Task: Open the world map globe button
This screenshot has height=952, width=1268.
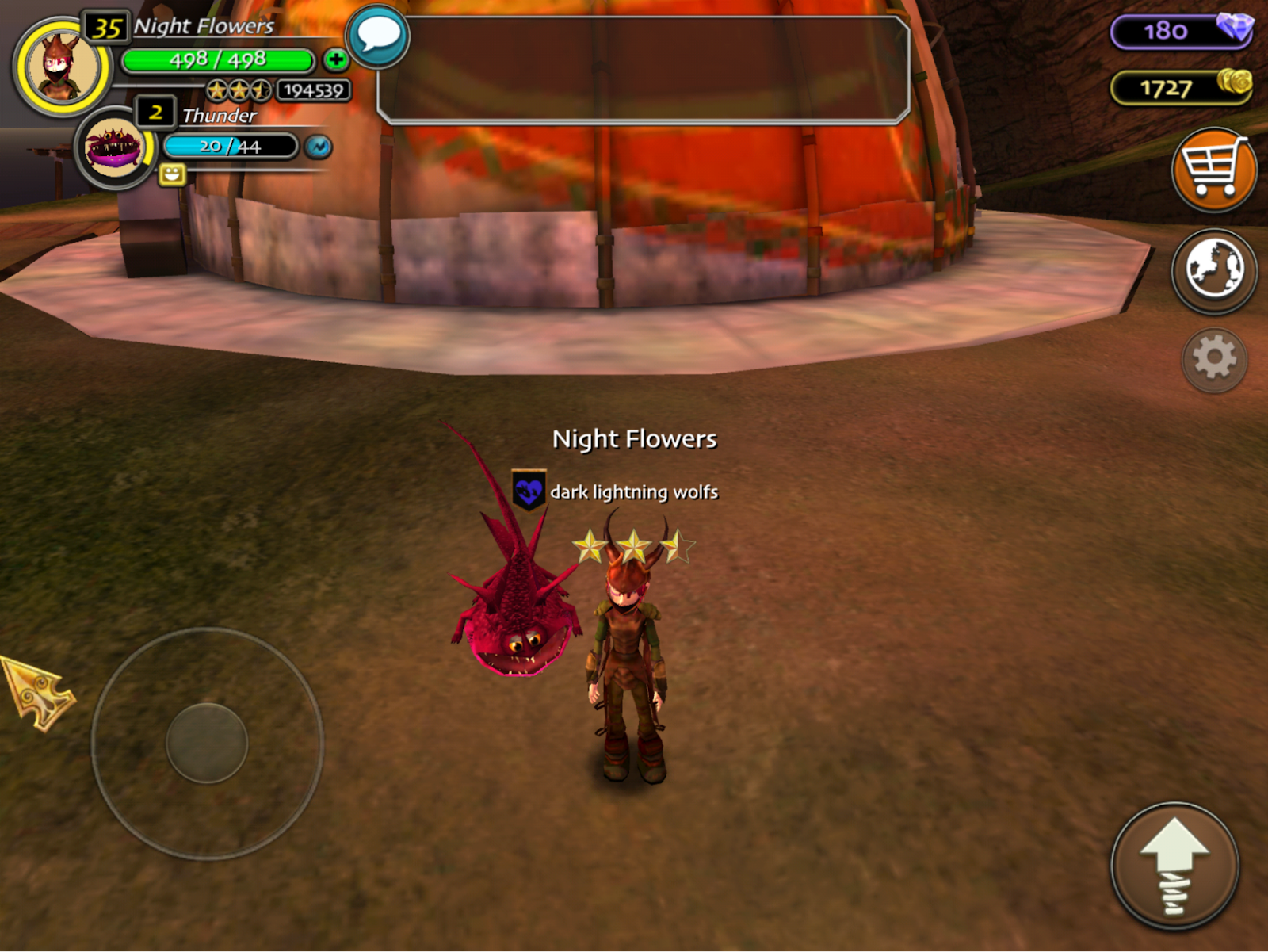Action: [1213, 270]
